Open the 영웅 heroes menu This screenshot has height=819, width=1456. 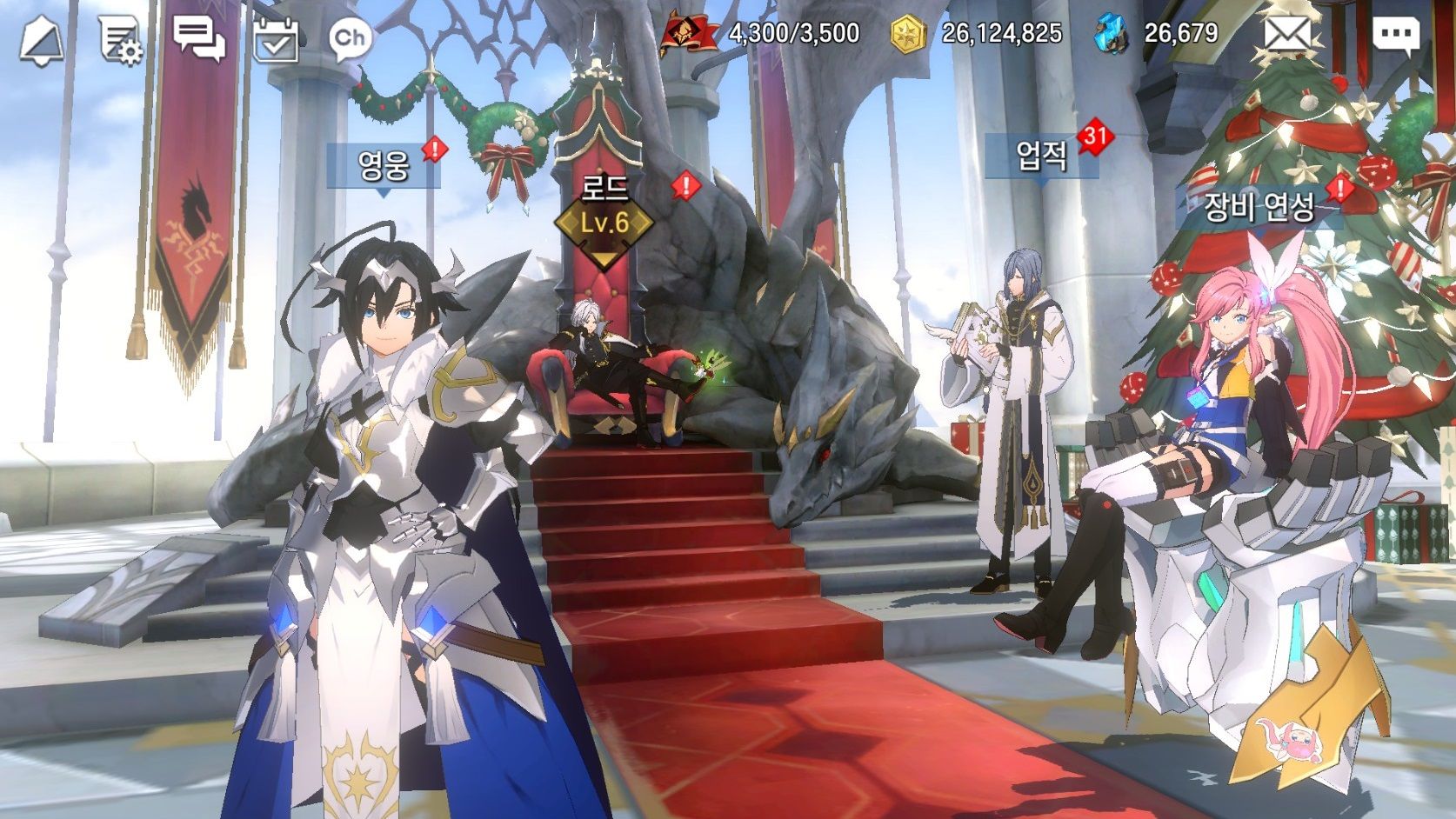tap(384, 165)
